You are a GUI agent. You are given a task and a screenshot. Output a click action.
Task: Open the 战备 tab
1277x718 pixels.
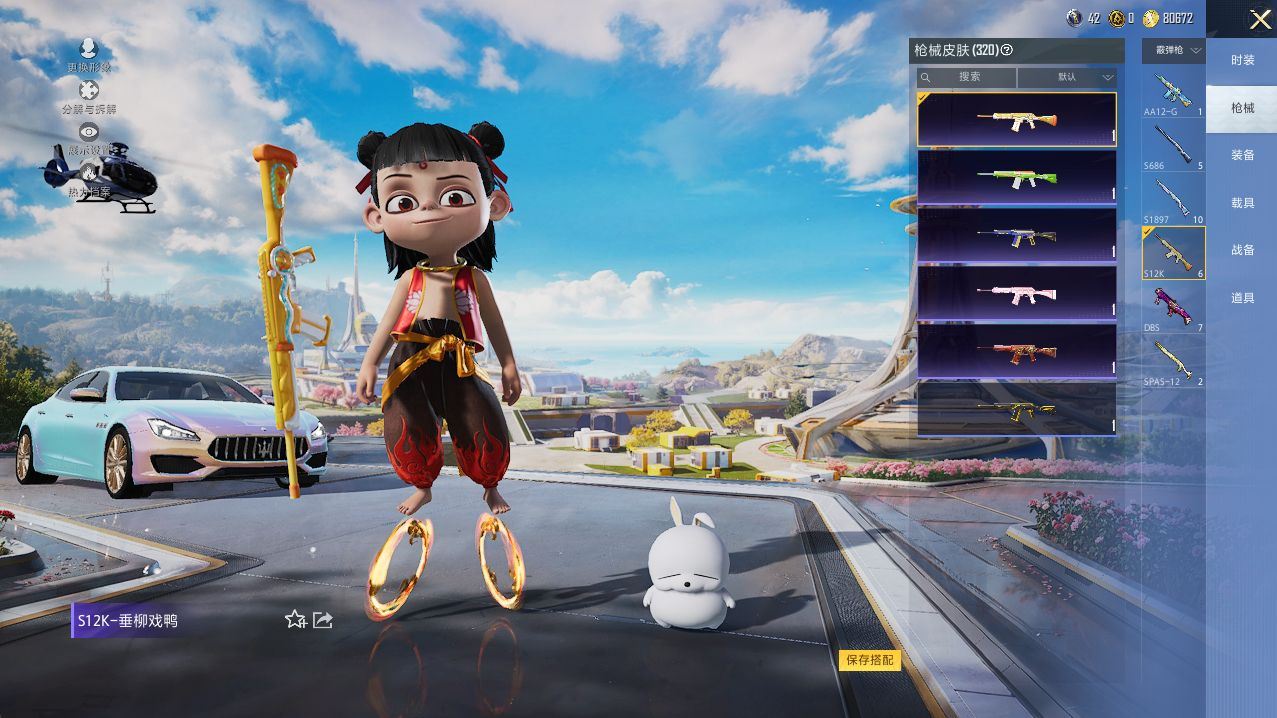click(1242, 250)
